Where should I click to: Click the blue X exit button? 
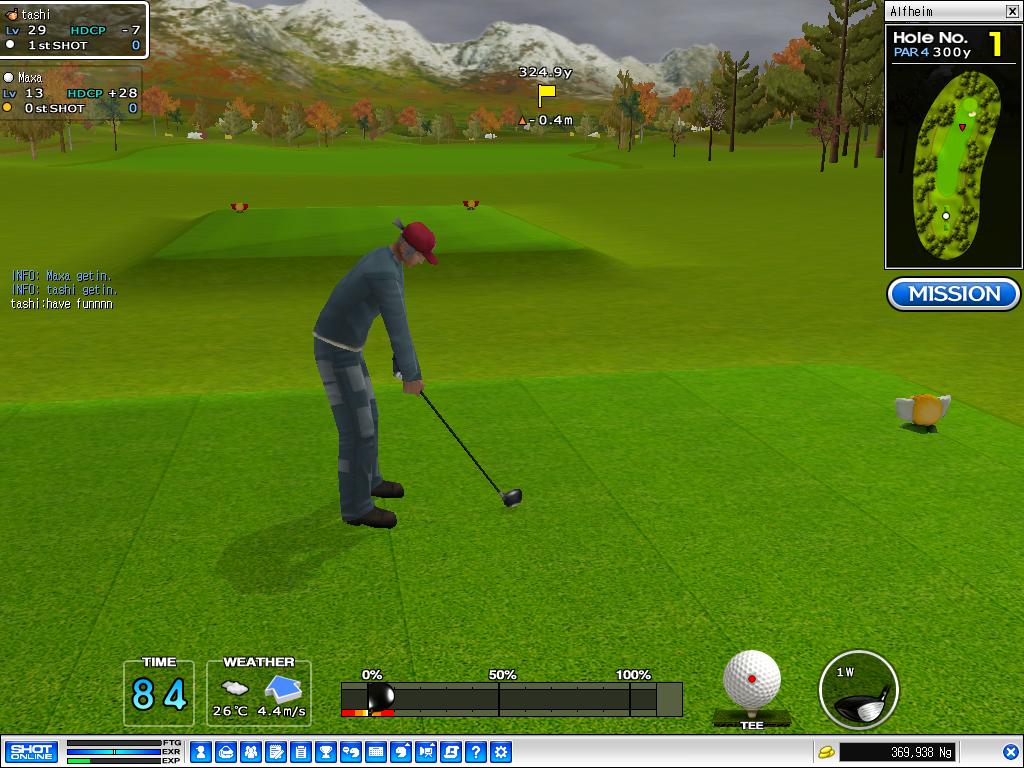1011,752
